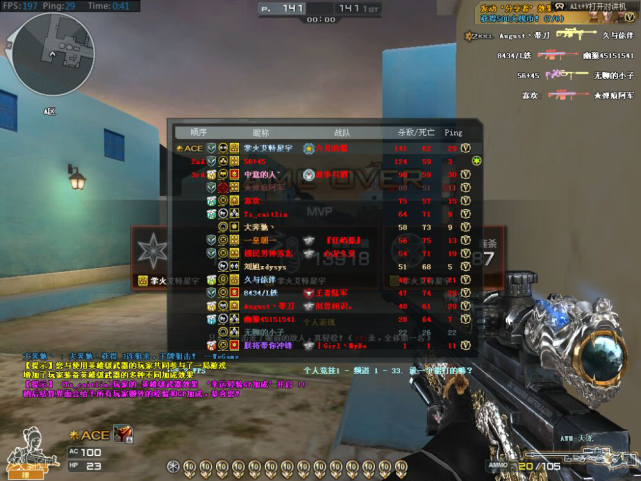Click the Ping column header
This screenshot has height=481, width=641.
(x=454, y=131)
